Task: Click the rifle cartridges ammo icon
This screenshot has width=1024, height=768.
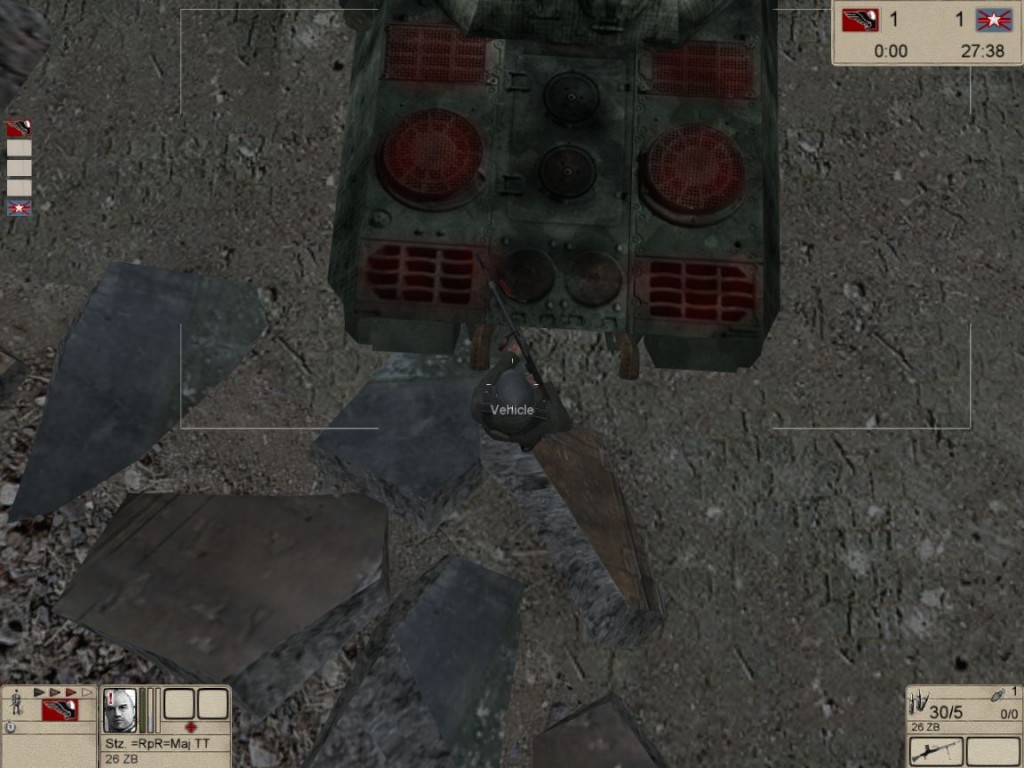Action: pyautogui.click(x=918, y=704)
